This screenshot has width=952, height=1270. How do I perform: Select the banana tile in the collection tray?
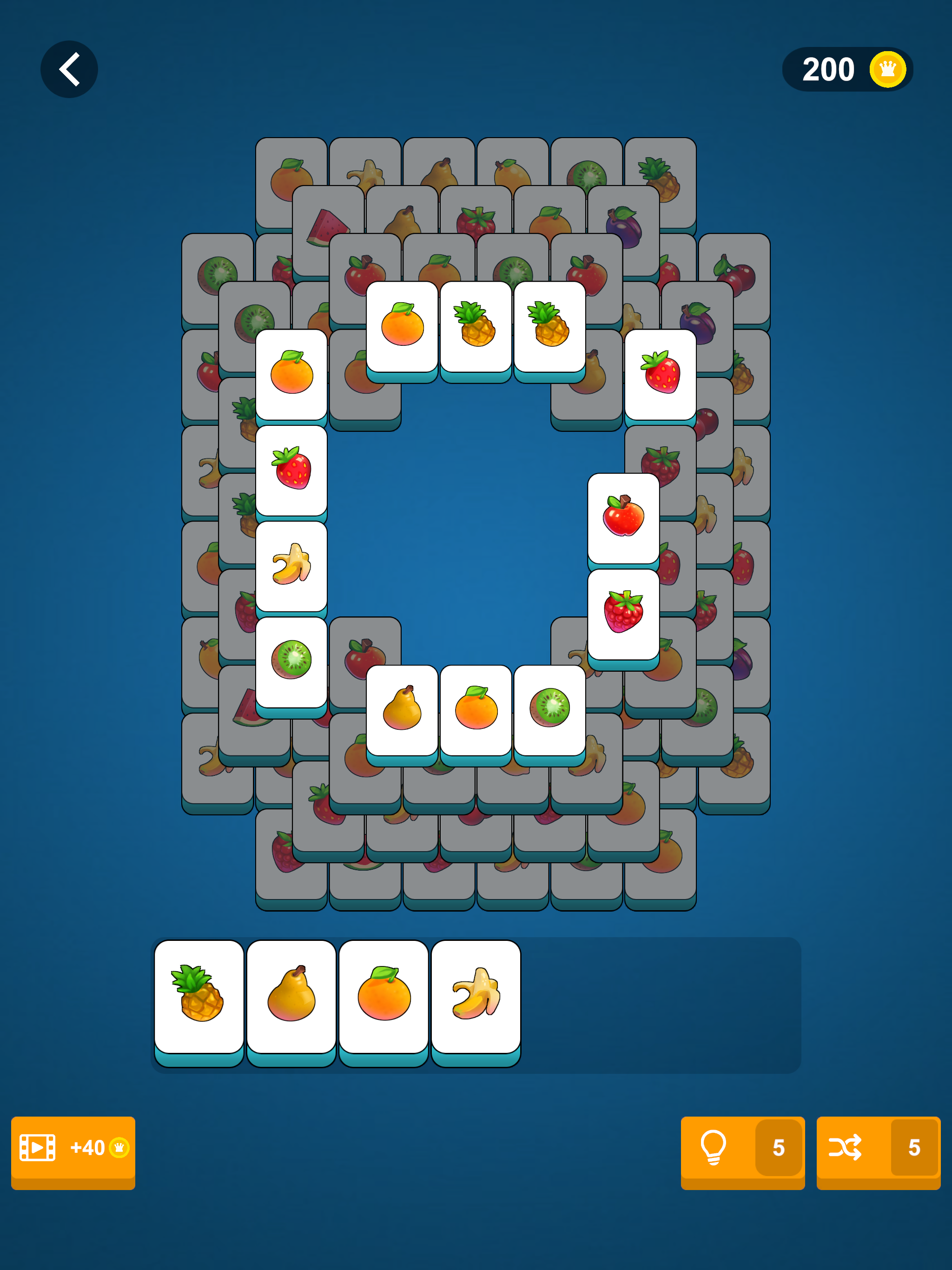(x=476, y=993)
